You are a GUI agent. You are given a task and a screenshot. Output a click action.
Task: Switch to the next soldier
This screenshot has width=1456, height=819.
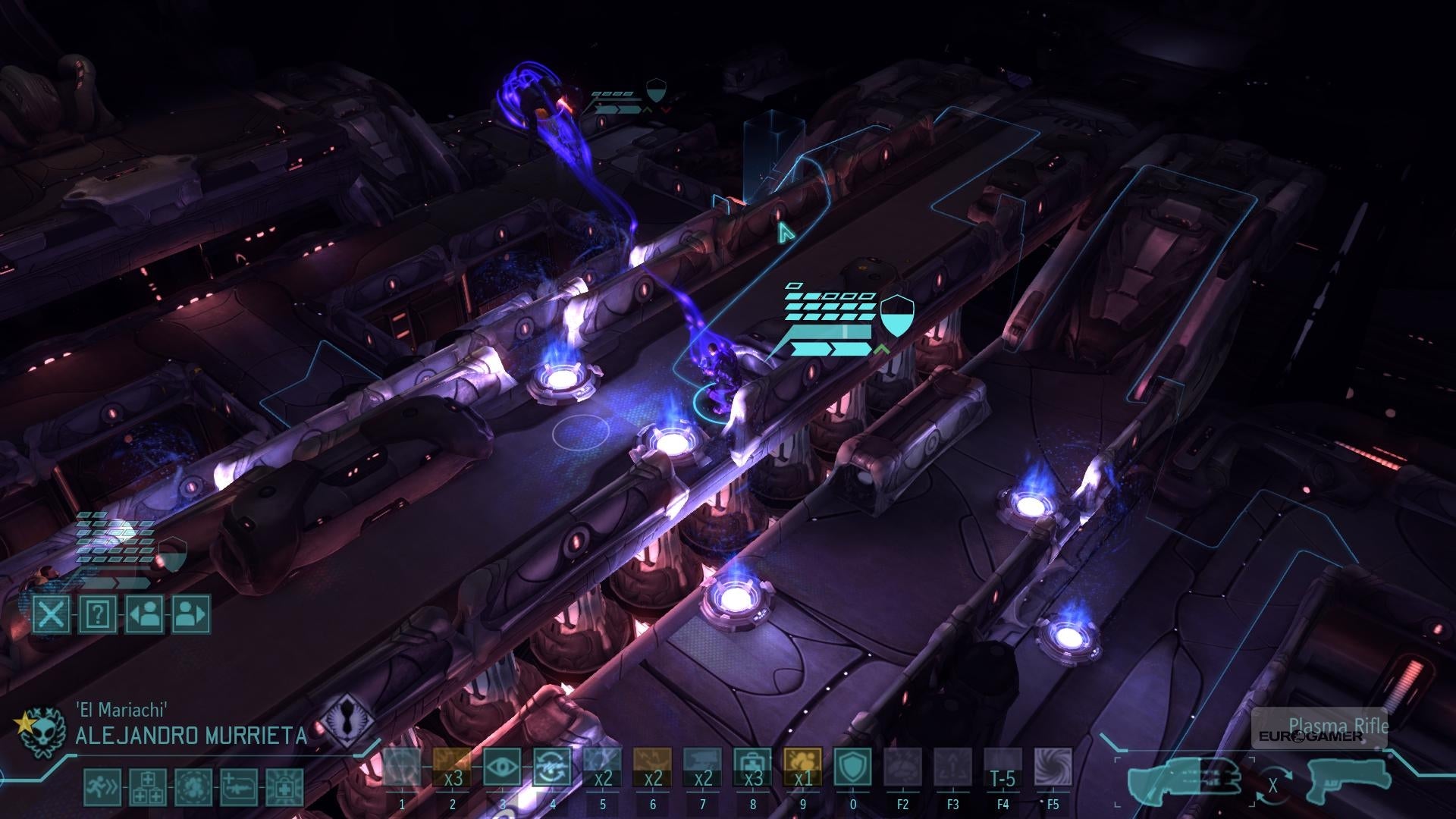[x=190, y=614]
